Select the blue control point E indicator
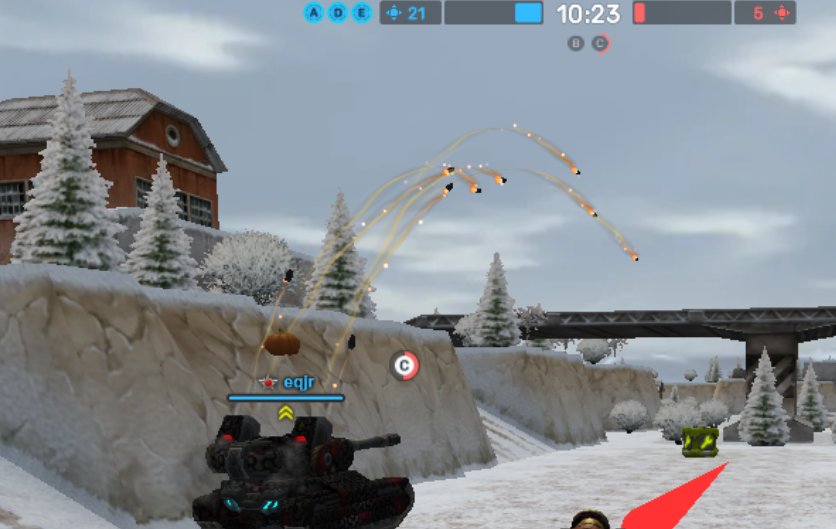The height and width of the screenshot is (529, 836). coord(361,13)
